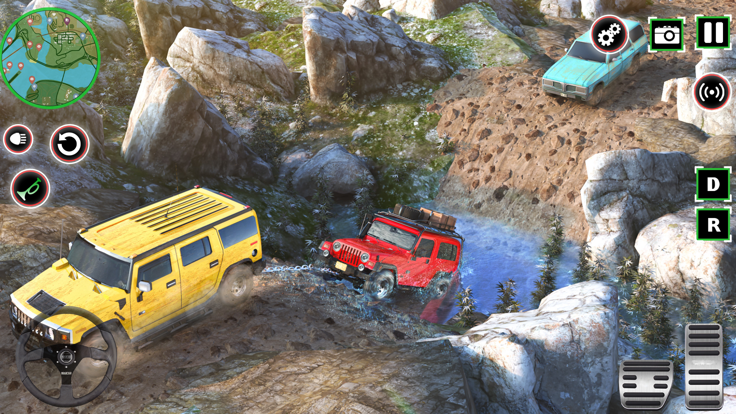This screenshot has height=414, width=736.
Task: Tap the camera view button
Action: click(666, 36)
